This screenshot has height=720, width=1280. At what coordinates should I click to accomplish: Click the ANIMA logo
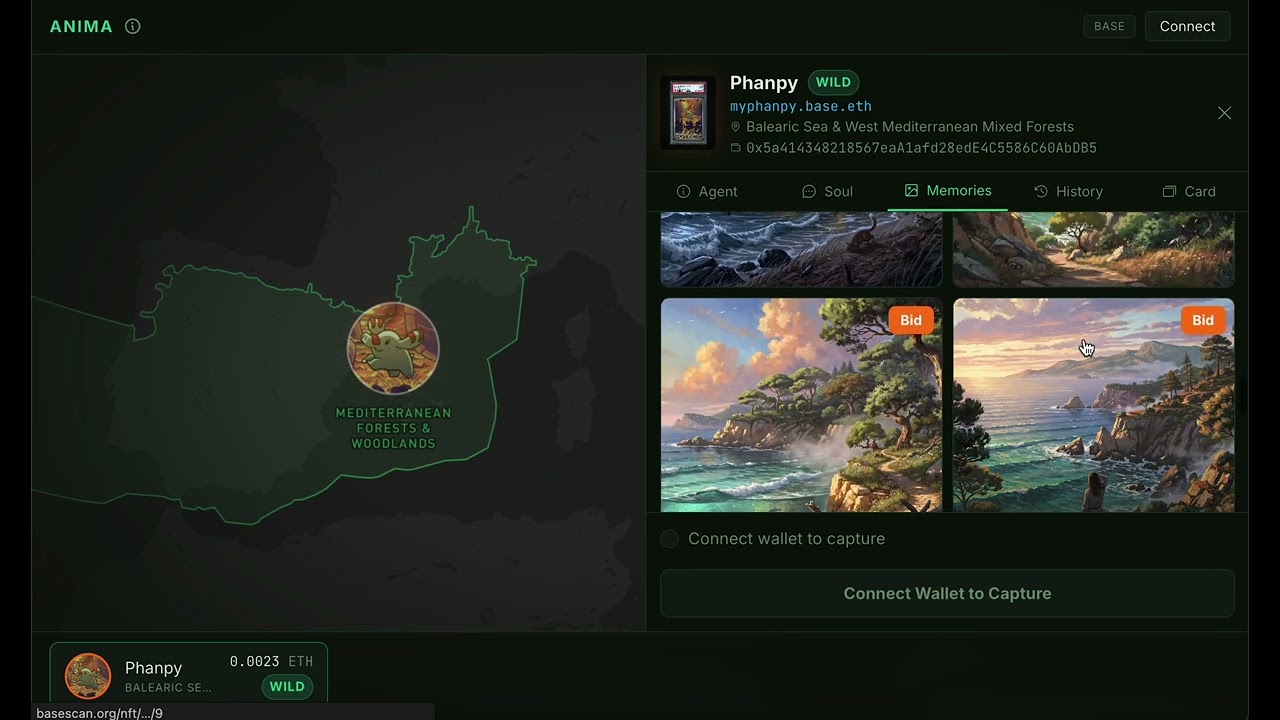pyautogui.click(x=81, y=27)
